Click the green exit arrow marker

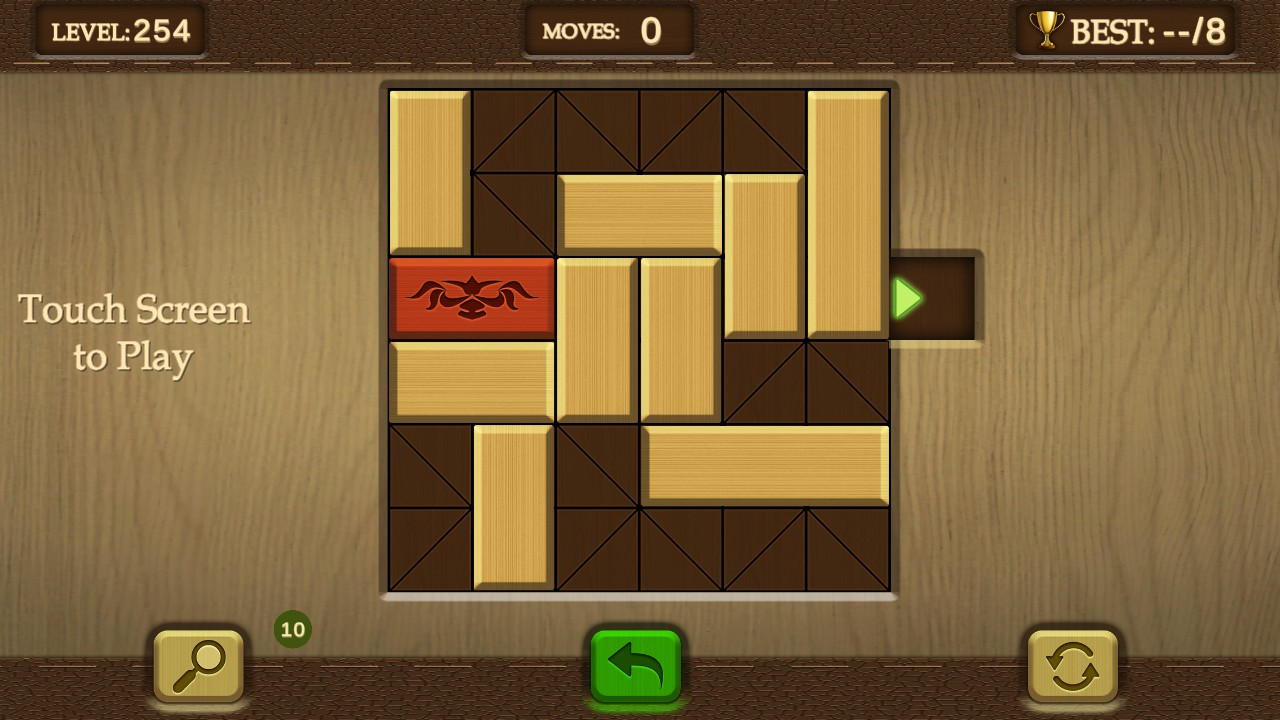(x=905, y=297)
